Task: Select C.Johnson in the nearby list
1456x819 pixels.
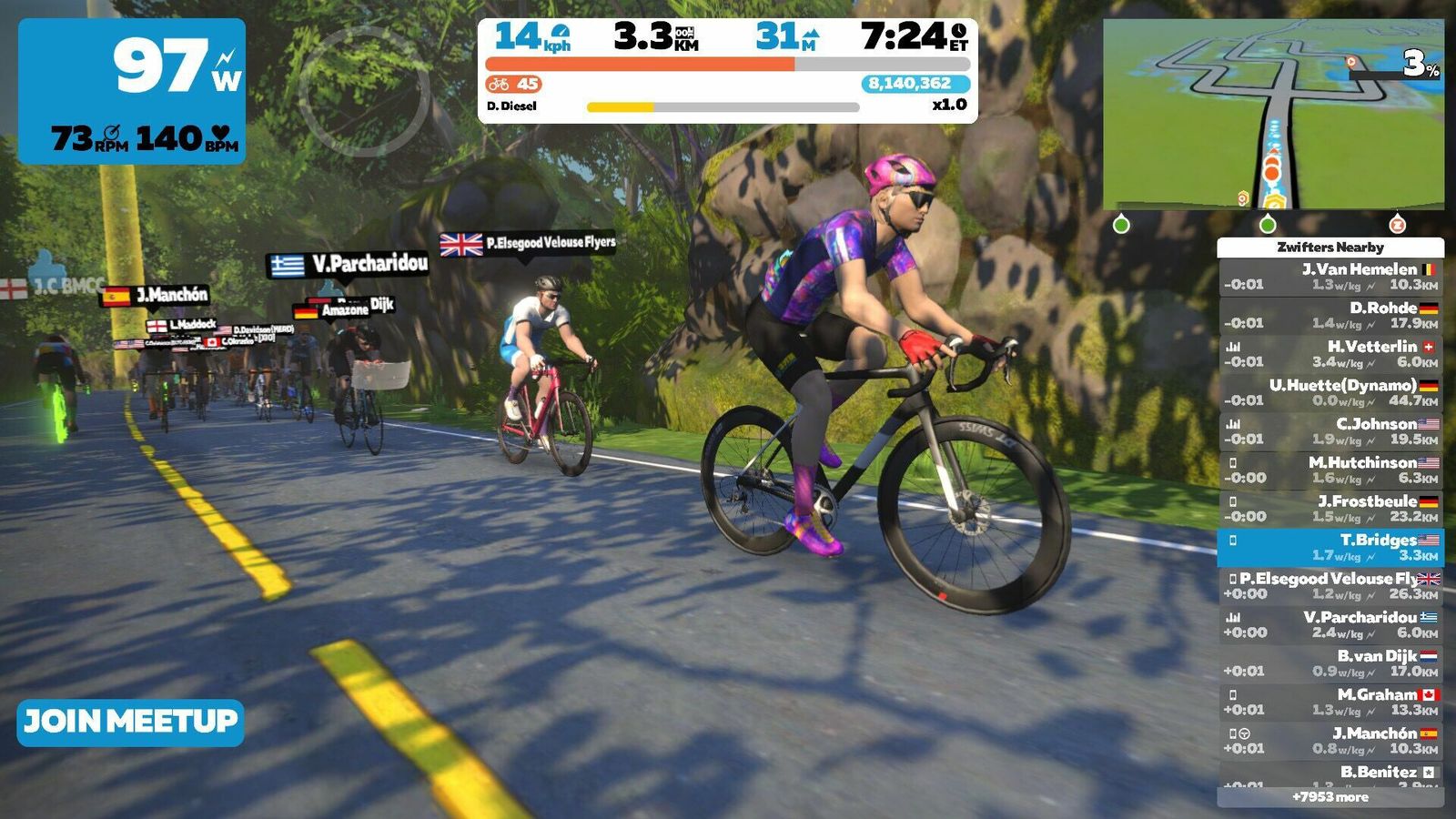Action: (x=1330, y=431)
